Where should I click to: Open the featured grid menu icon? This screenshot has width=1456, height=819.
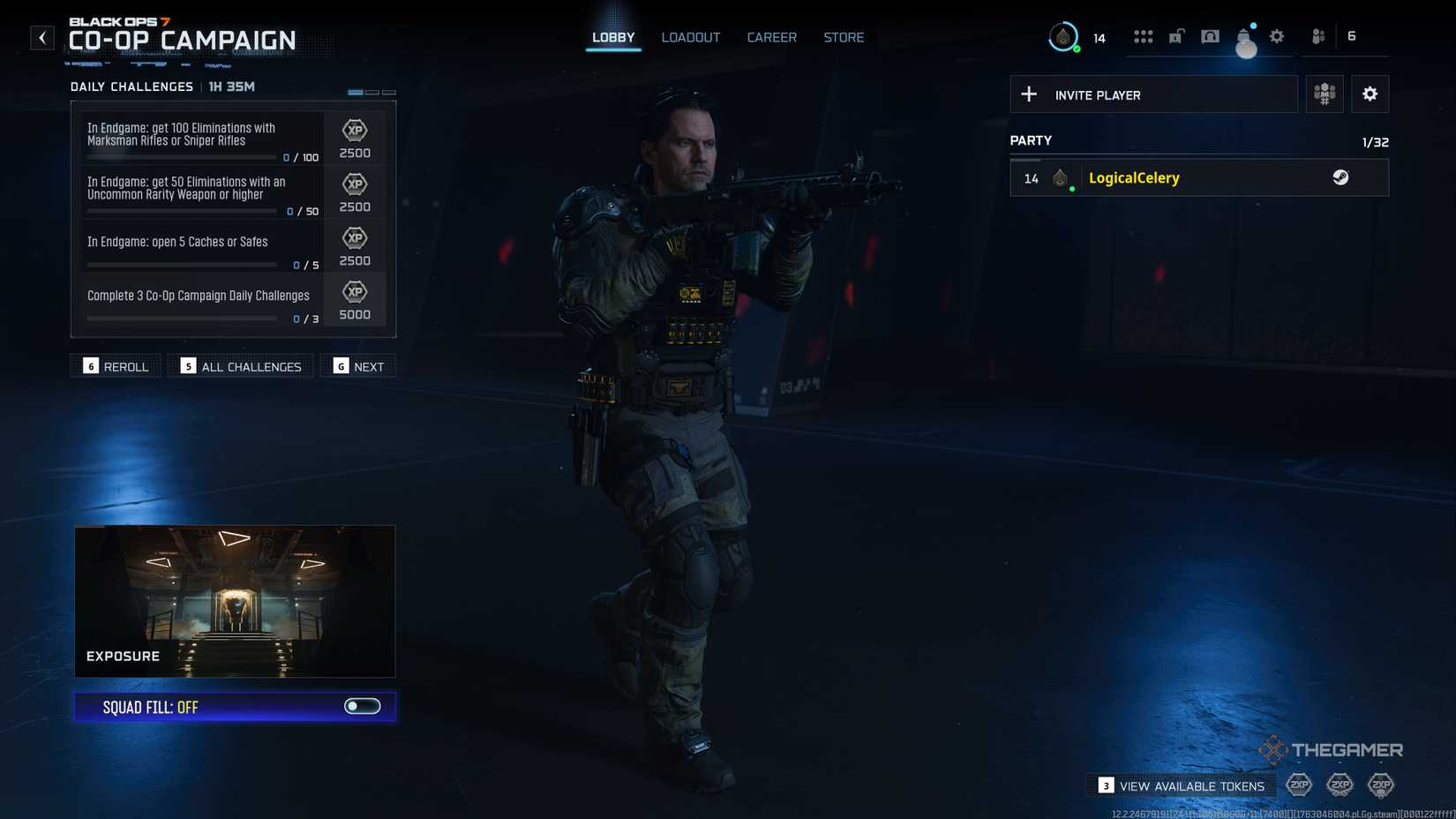click(x=1144, y=36)
